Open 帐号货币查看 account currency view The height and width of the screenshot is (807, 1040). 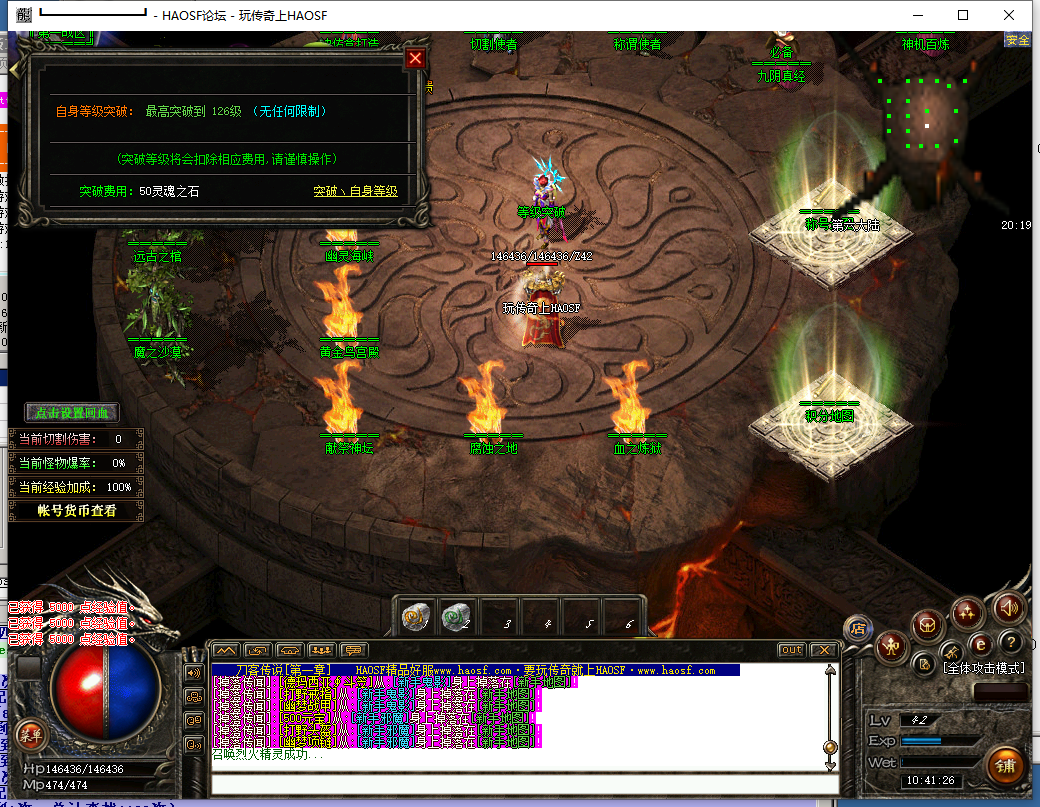[76, 510]
